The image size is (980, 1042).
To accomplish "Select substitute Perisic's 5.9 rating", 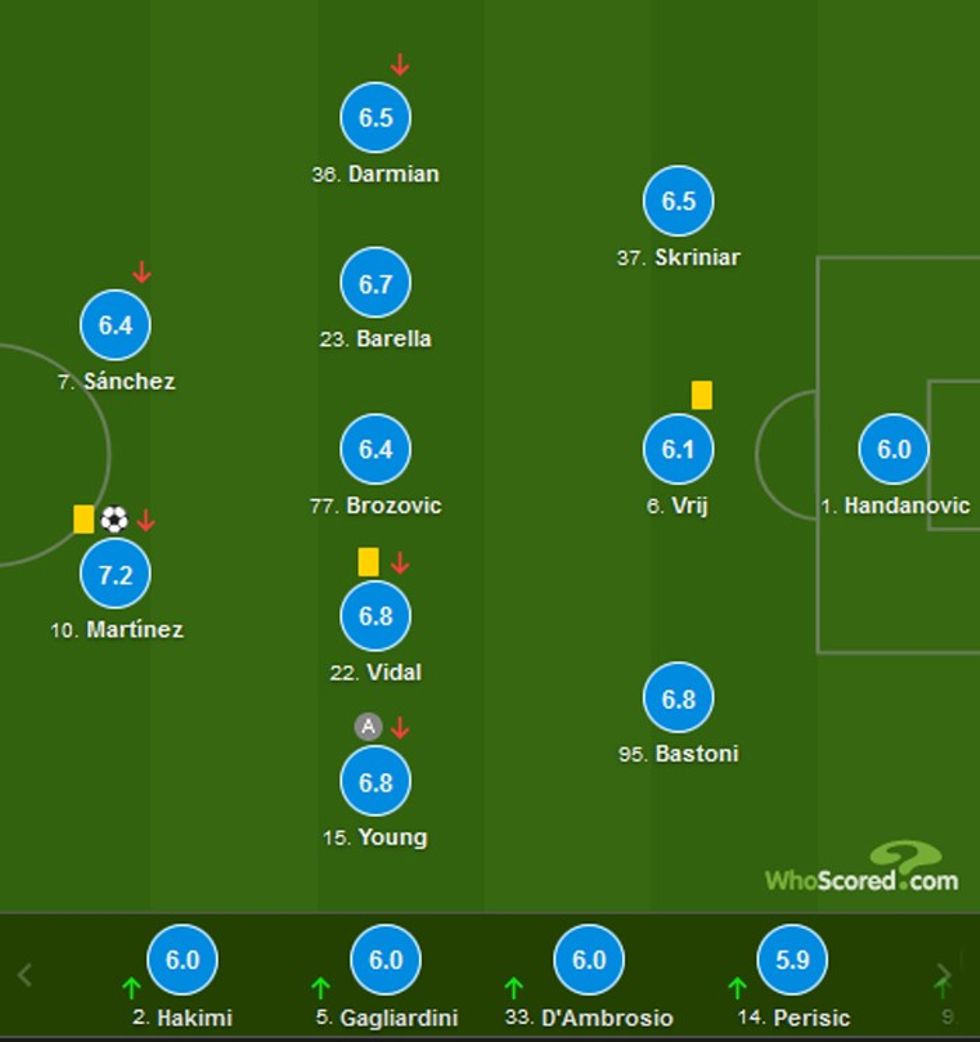I will click(x=792, y=960).
